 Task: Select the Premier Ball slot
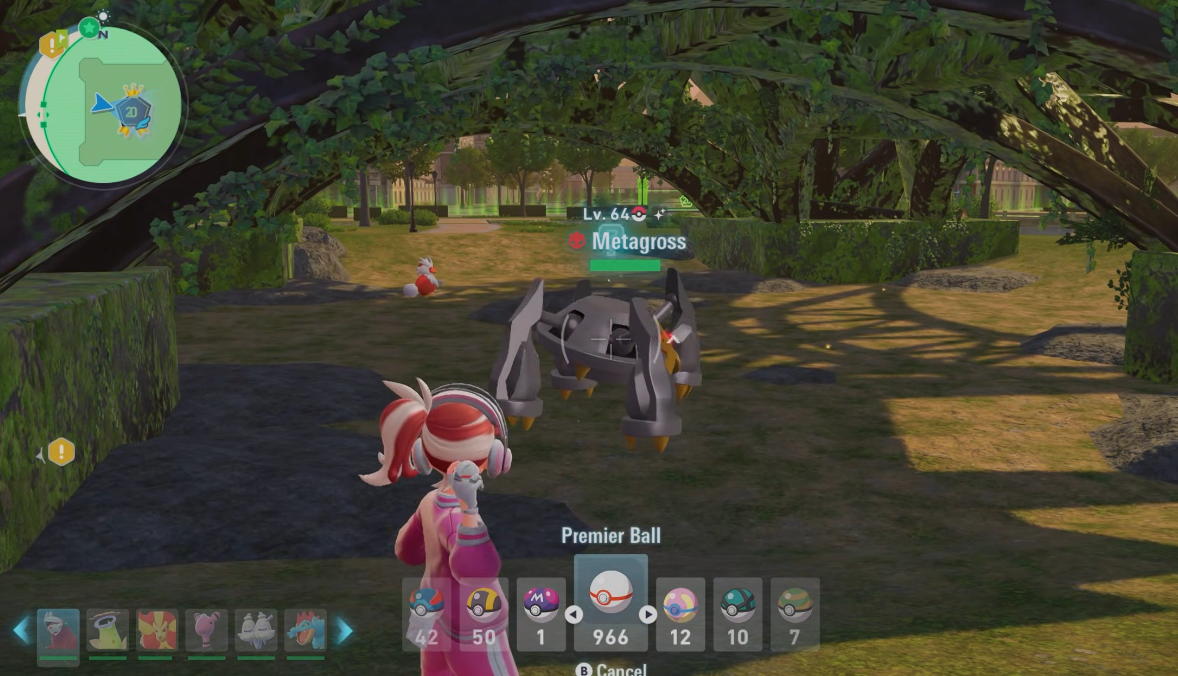[x=610, y=603]
